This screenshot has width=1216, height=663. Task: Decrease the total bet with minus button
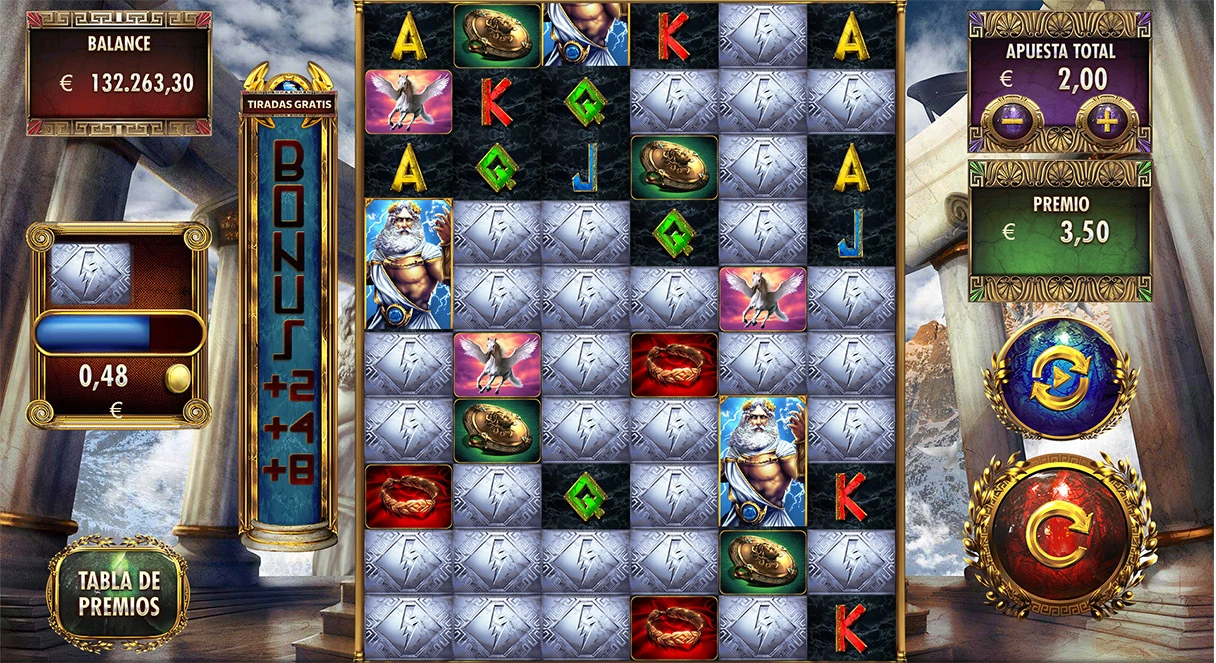click(1013, 122)
